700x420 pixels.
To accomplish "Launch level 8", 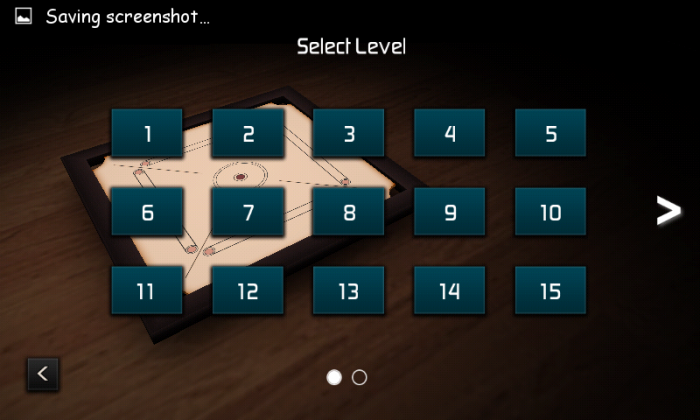I will coord(349,212).
